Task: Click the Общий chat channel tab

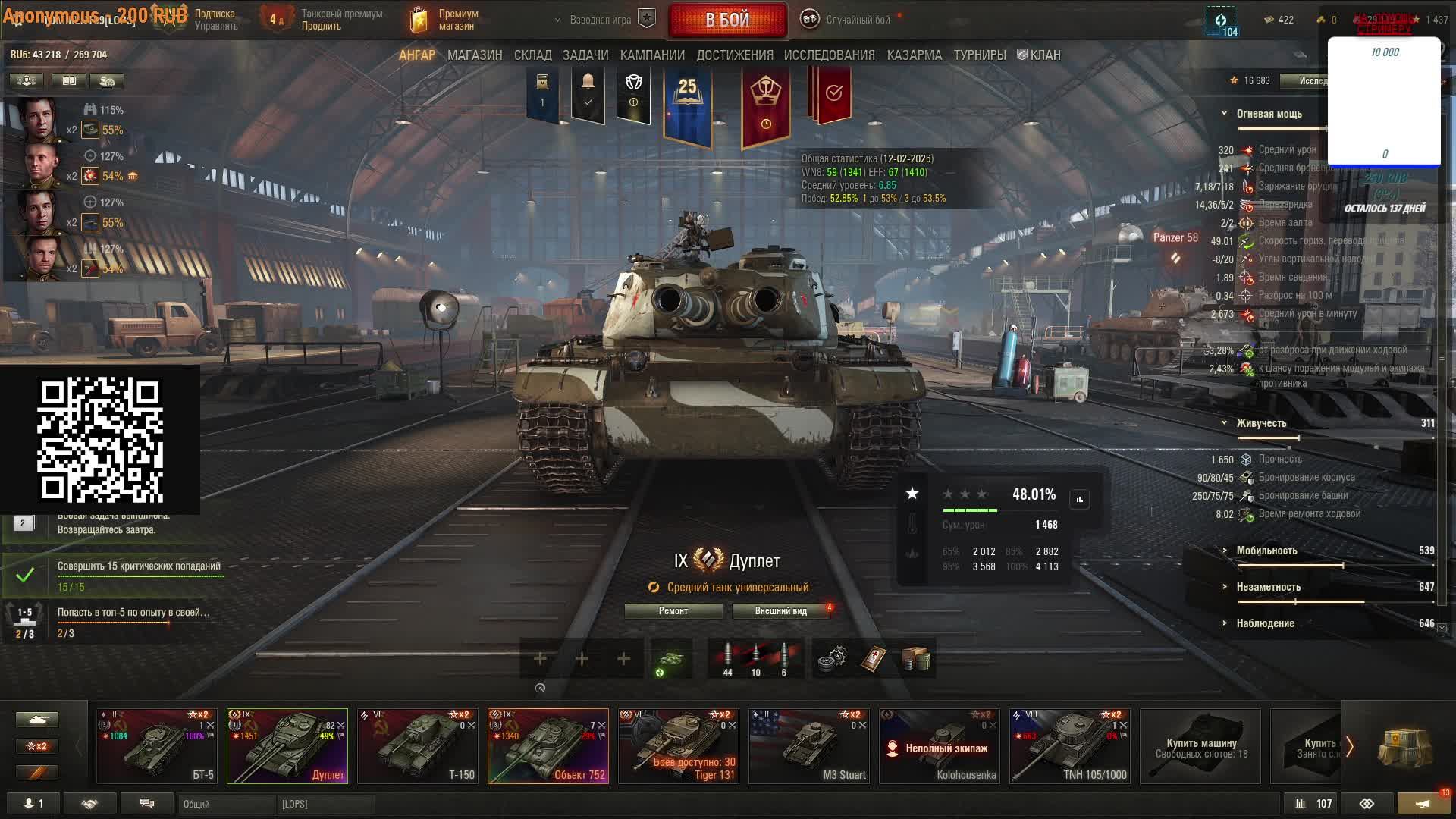Action: tap(226, 804)
